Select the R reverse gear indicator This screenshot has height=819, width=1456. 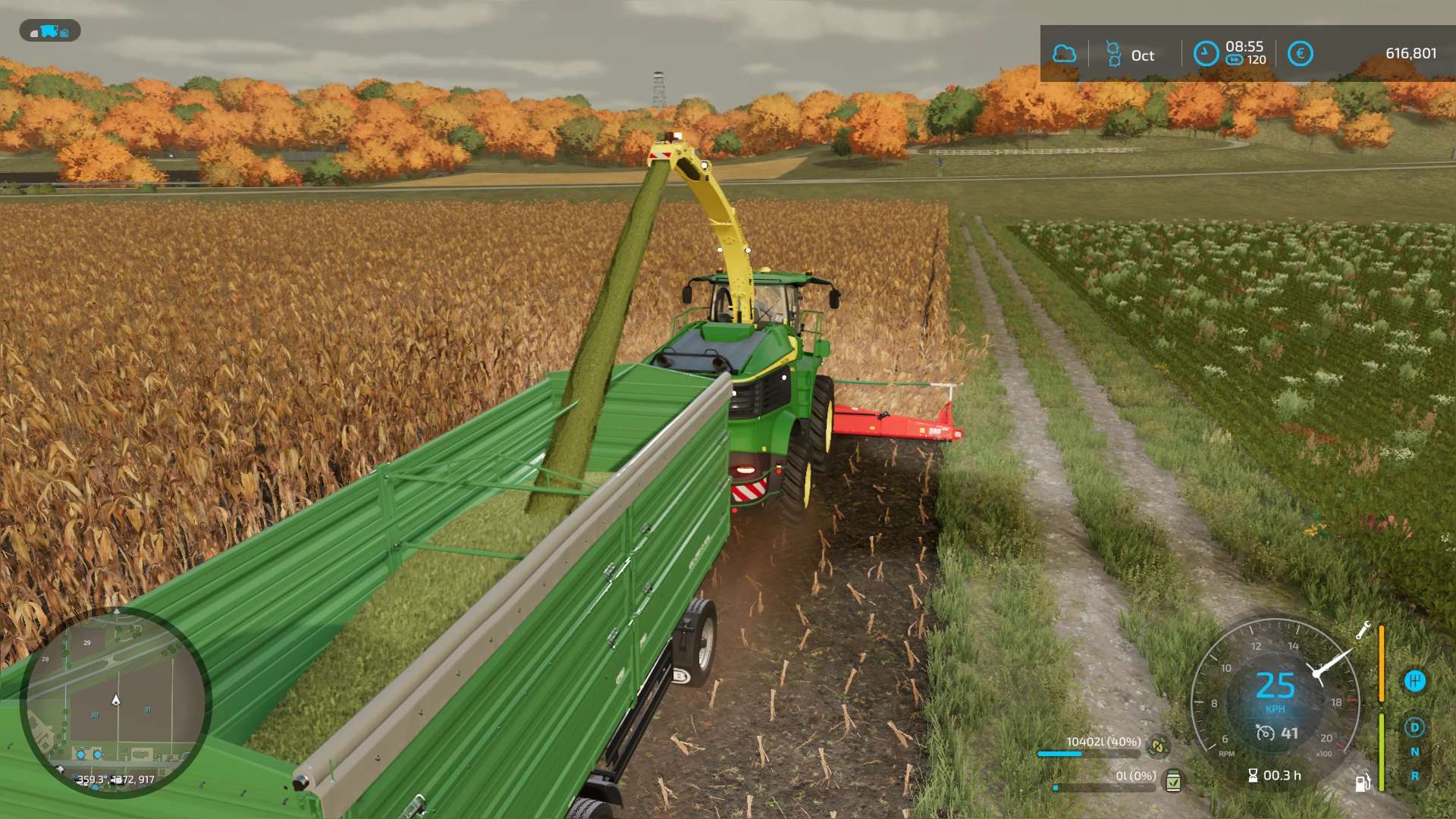coord(1414,777)
